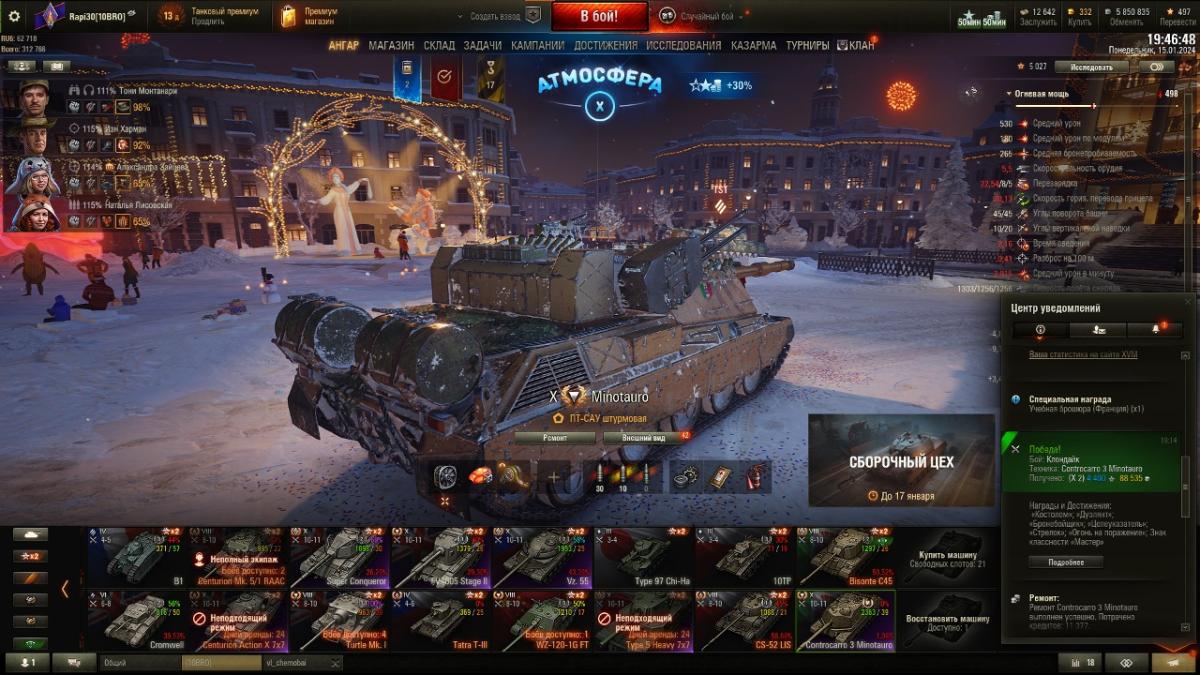Buy a new vehicle slot (Купить машину)
The image size is (1200, 675).
(947, 557)
